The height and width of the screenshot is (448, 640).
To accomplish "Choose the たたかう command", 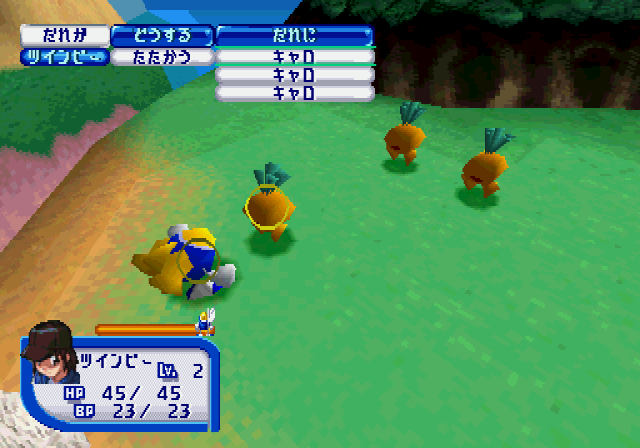I will click(x=162, y=57).
